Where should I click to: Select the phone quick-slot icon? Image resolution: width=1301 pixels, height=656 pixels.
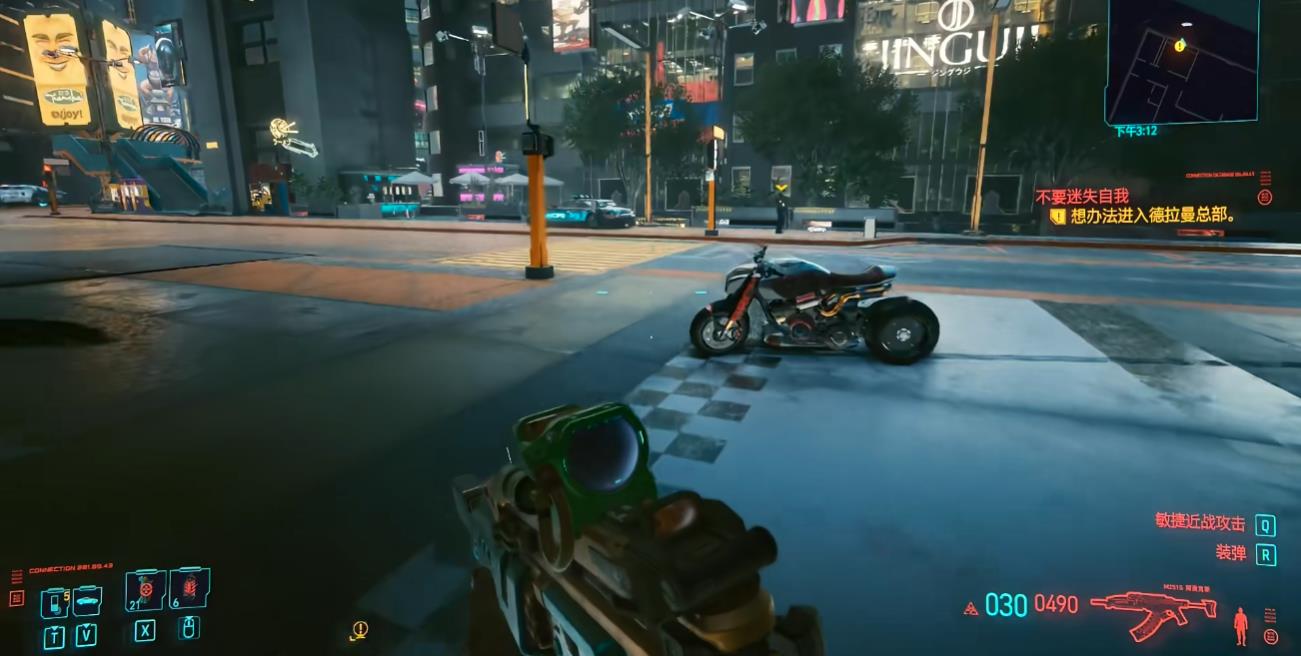click(x=53, y=602)
